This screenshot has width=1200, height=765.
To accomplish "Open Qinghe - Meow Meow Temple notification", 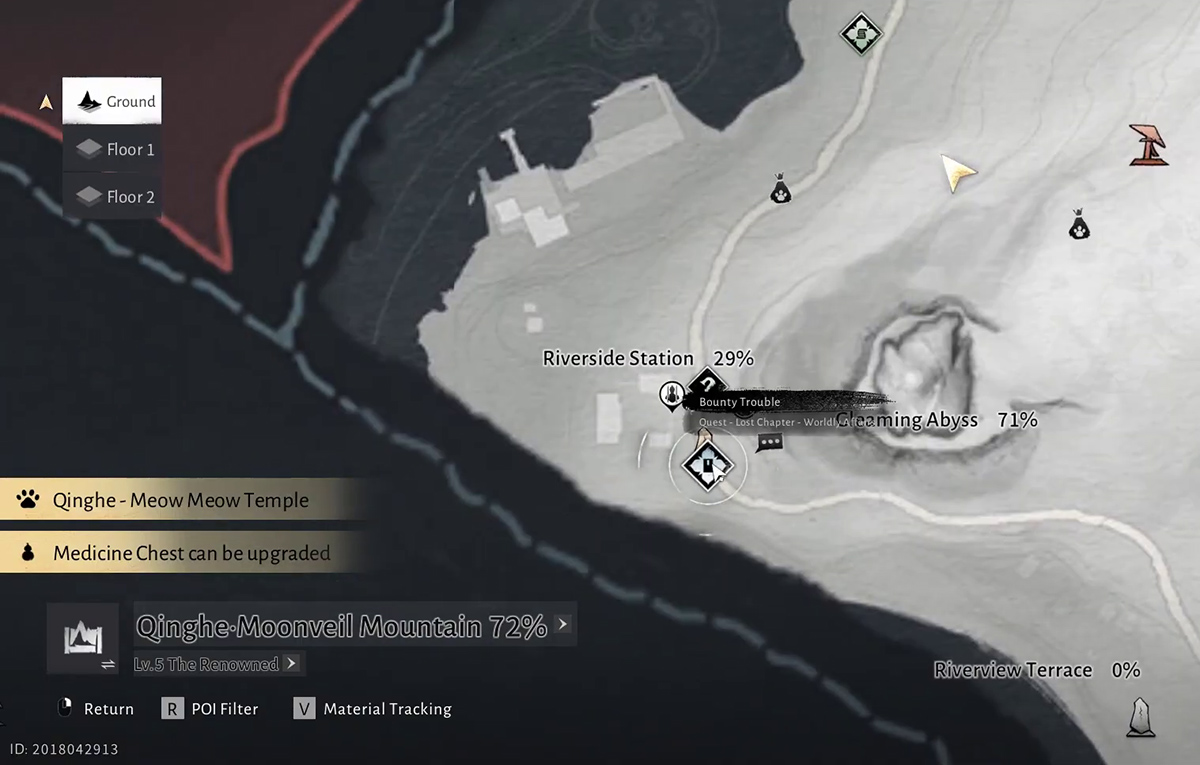I will pyautogui.click(x=180, y=500).
